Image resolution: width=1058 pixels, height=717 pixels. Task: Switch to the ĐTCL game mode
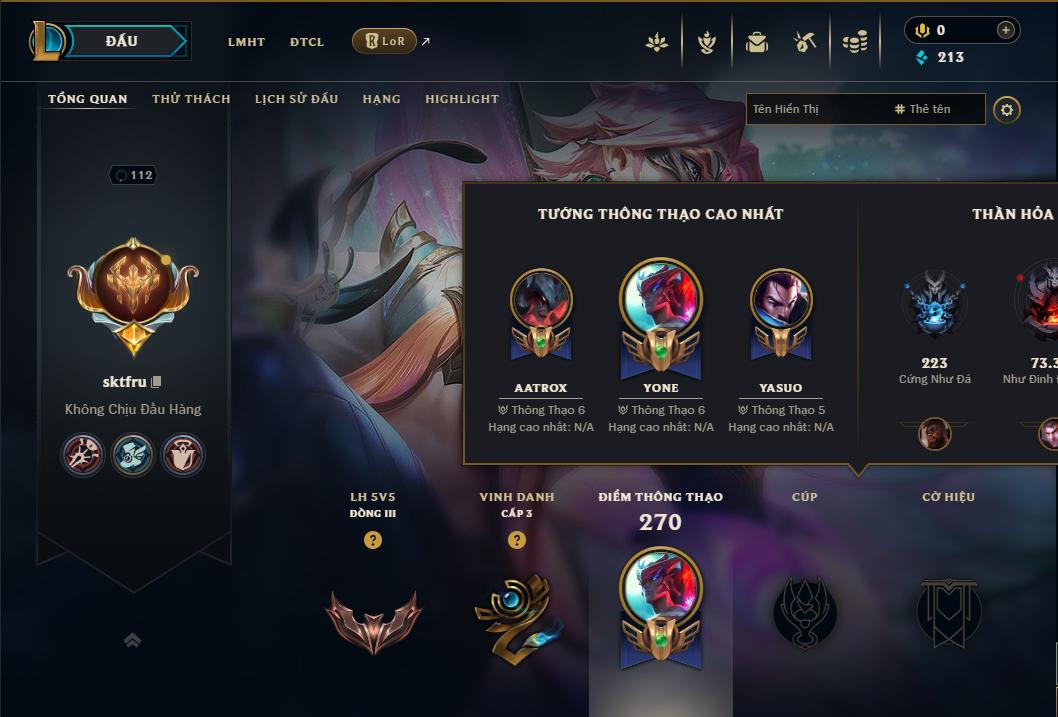click(307, 42)
